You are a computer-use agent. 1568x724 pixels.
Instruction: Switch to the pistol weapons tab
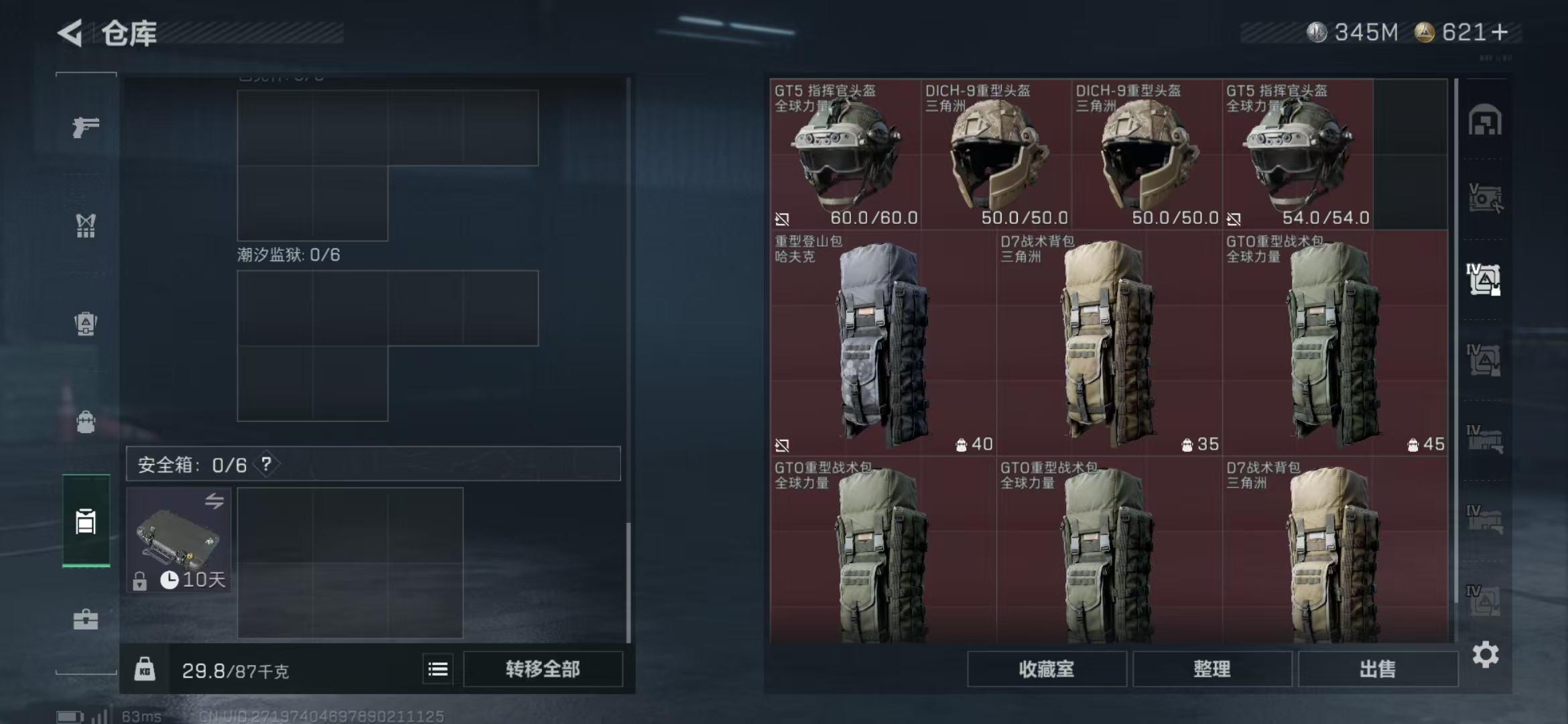86,127
